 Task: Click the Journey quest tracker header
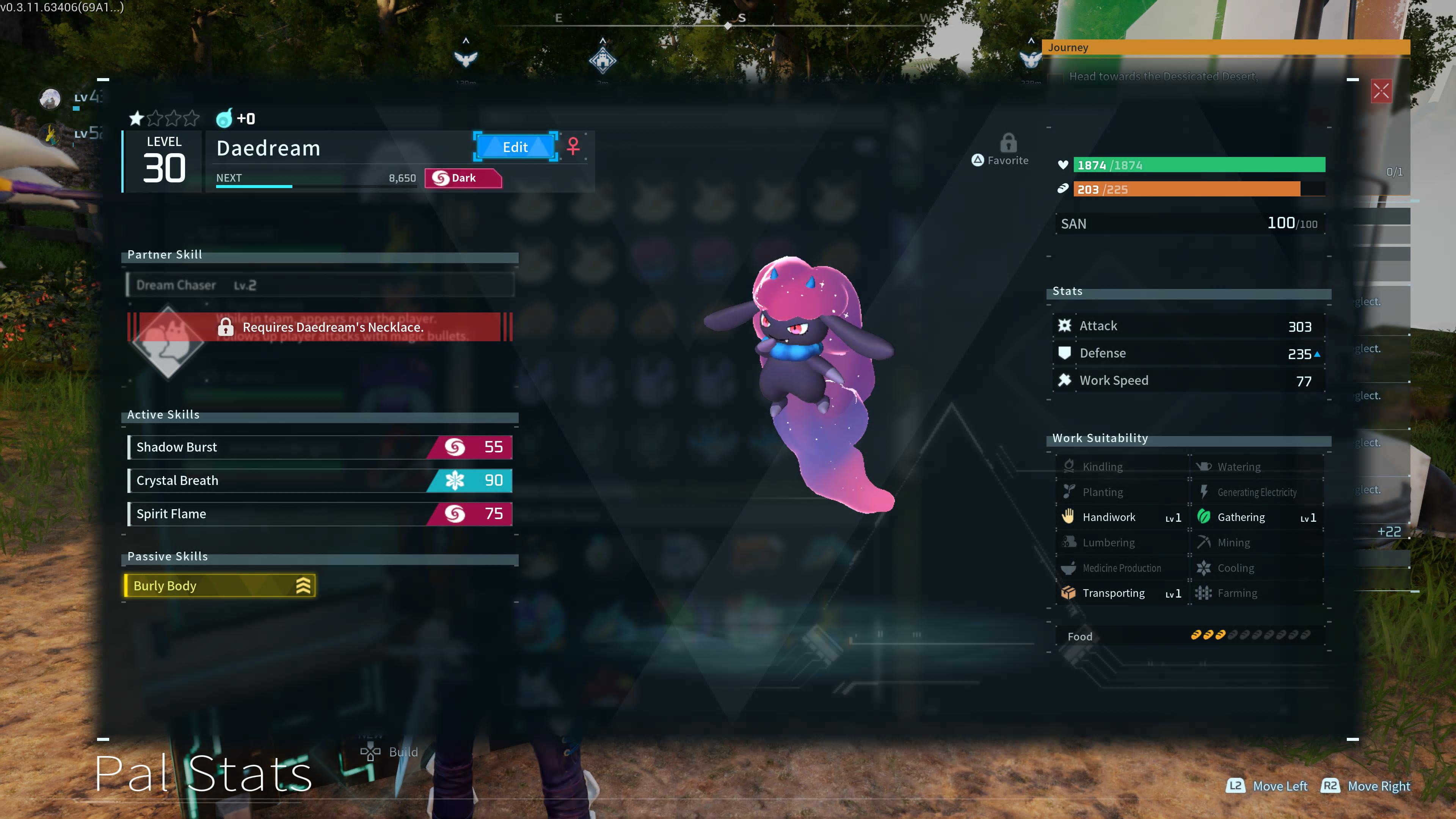pos(1225,47)
